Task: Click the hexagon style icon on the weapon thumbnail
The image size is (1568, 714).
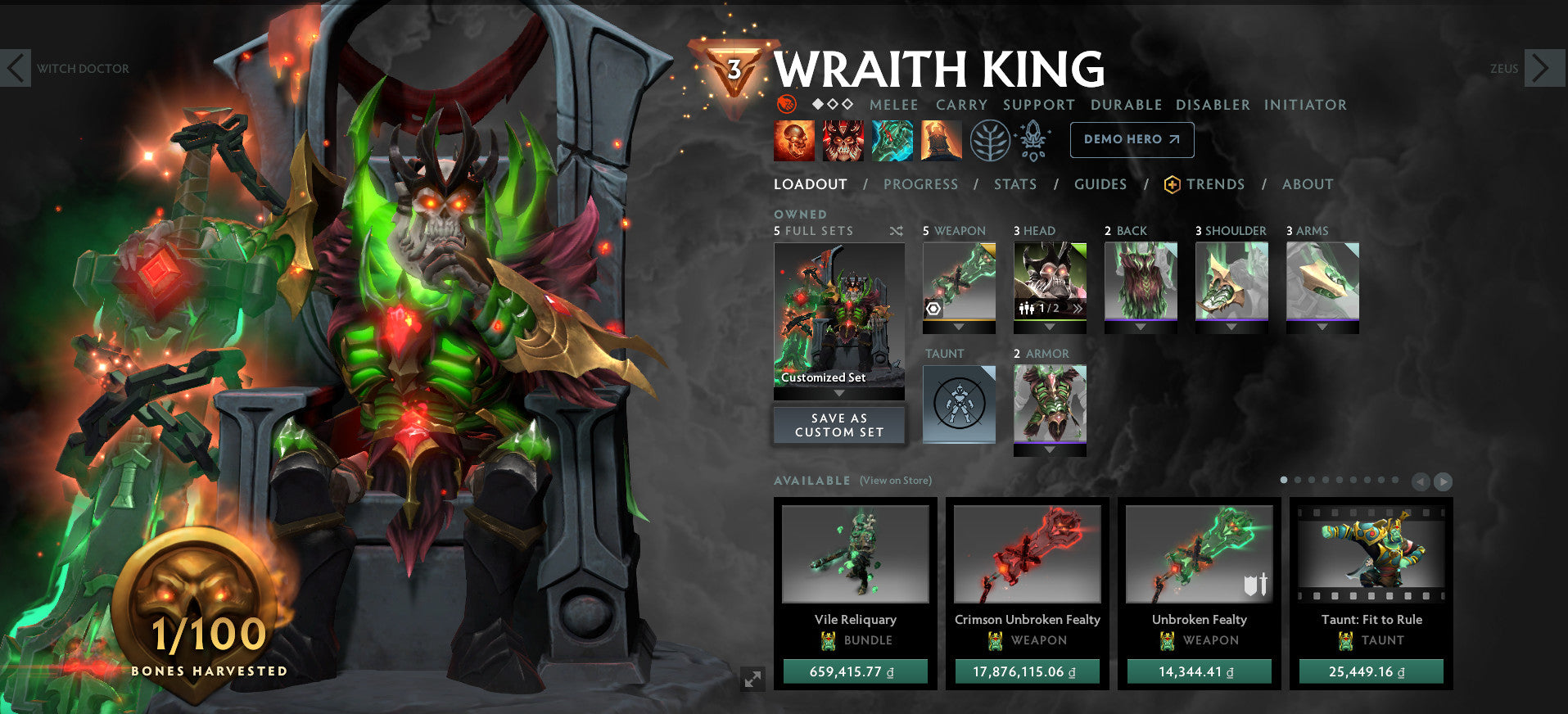Action: 933,310
